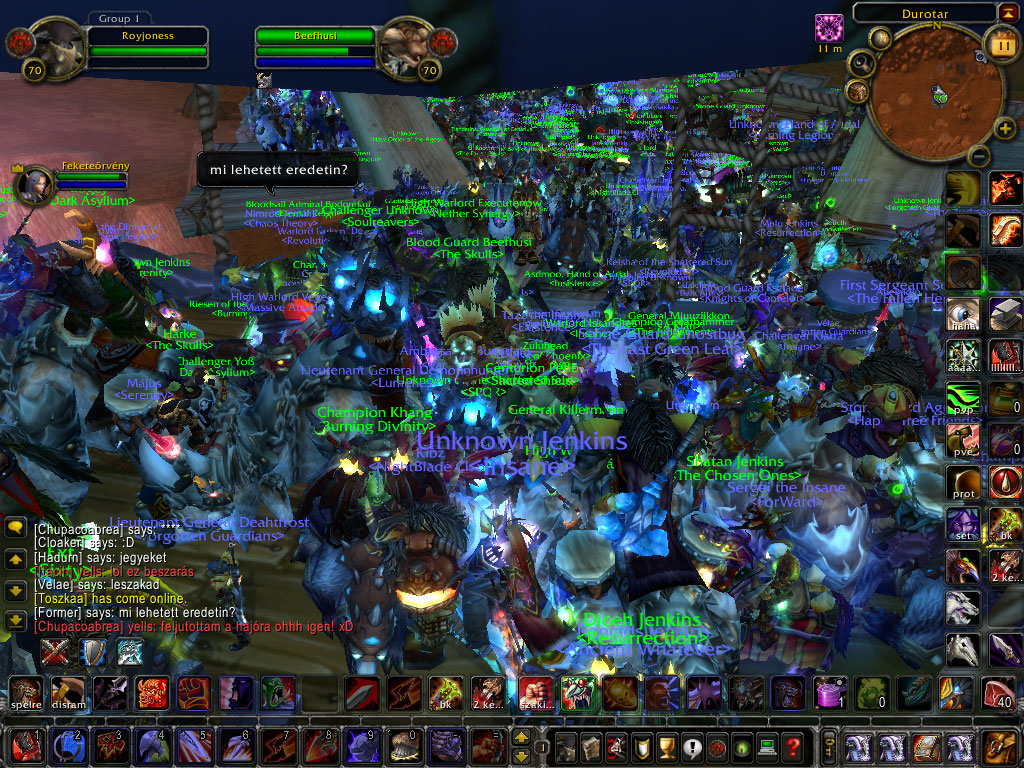Viewport: 1024px width, 768px height.
Task: Activate the 'spelre' macro button
Action: pos(26,693)
